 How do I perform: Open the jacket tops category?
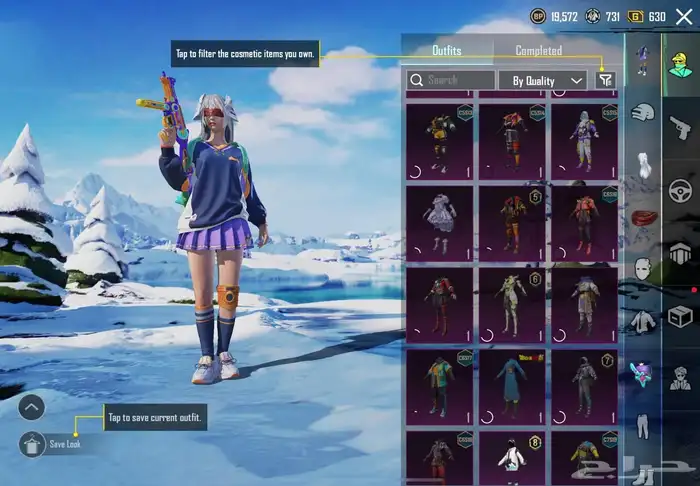[x=643, y=322]
